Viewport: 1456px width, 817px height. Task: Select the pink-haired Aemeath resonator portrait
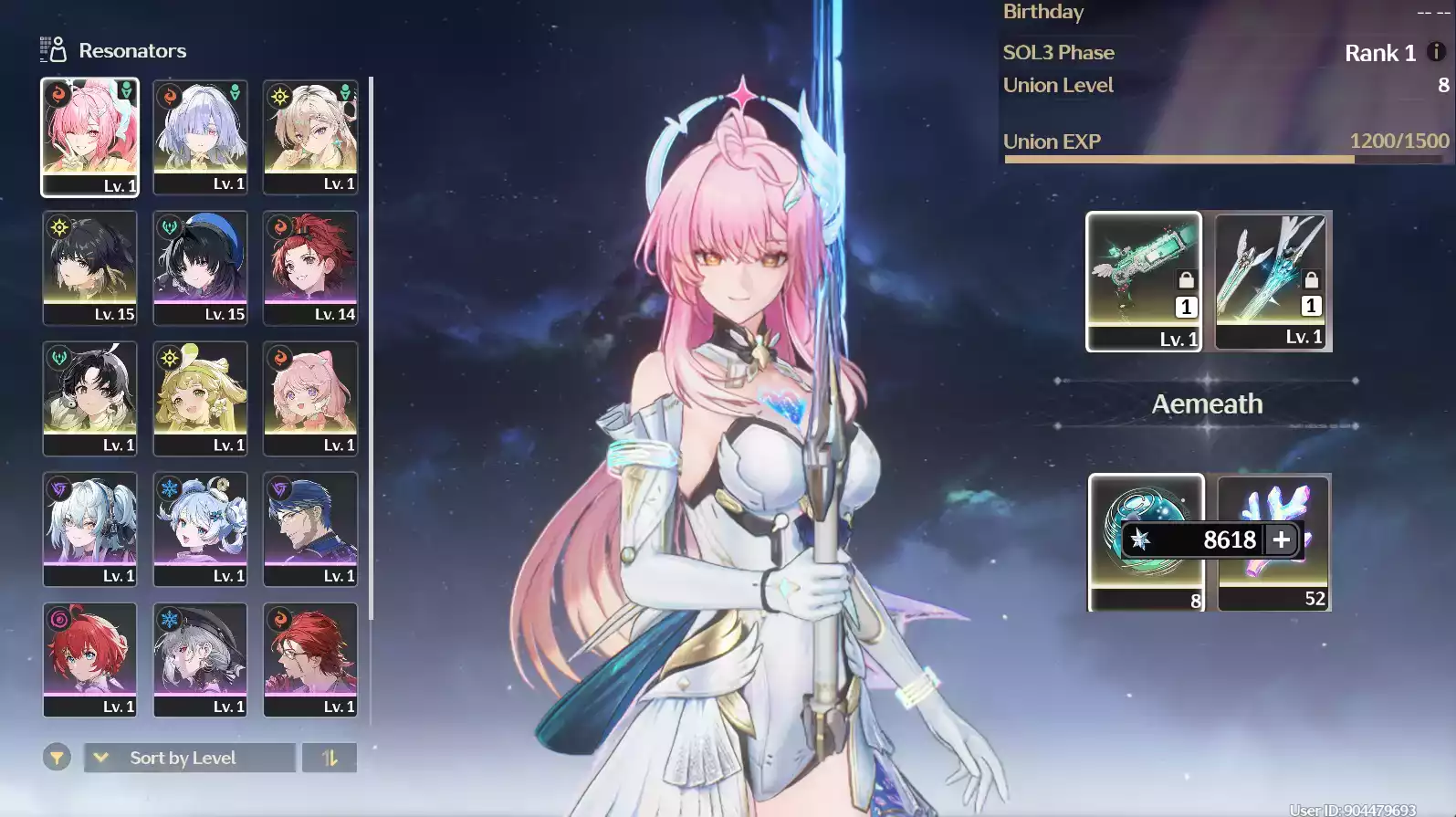click(89, 137)
